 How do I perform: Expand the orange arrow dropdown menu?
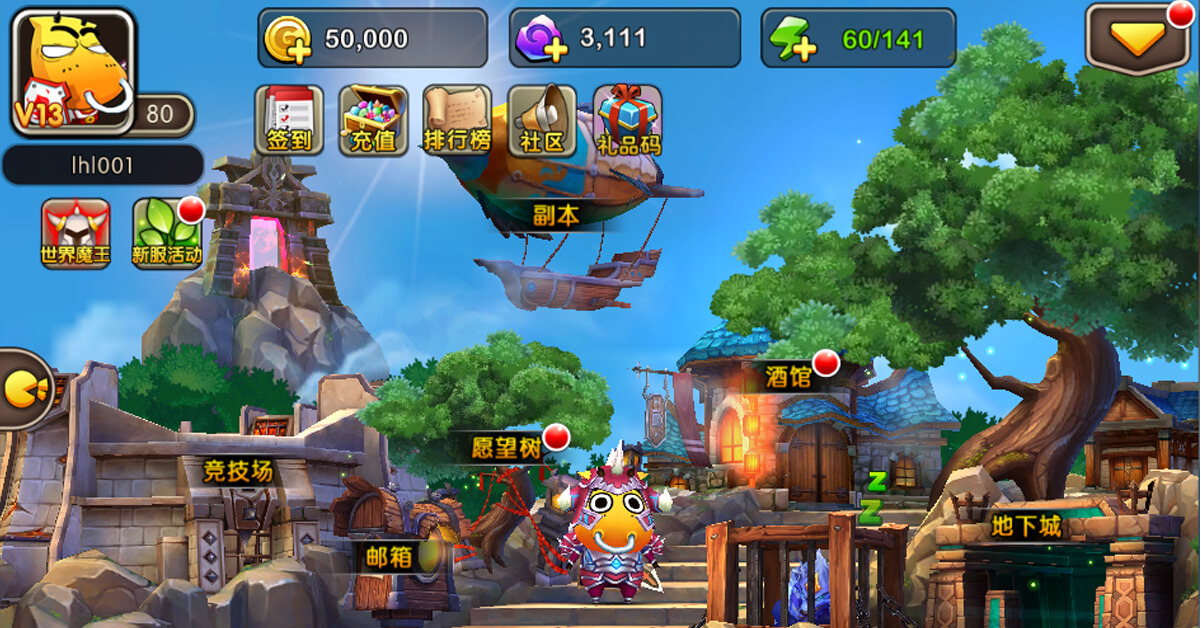coord(1137,40)
